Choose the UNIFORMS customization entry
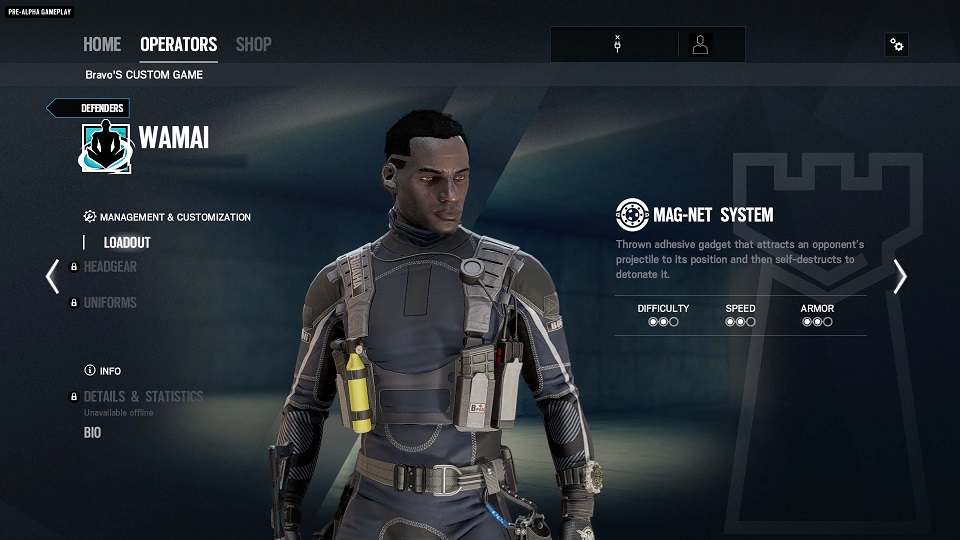 click(x=110, y=302)
